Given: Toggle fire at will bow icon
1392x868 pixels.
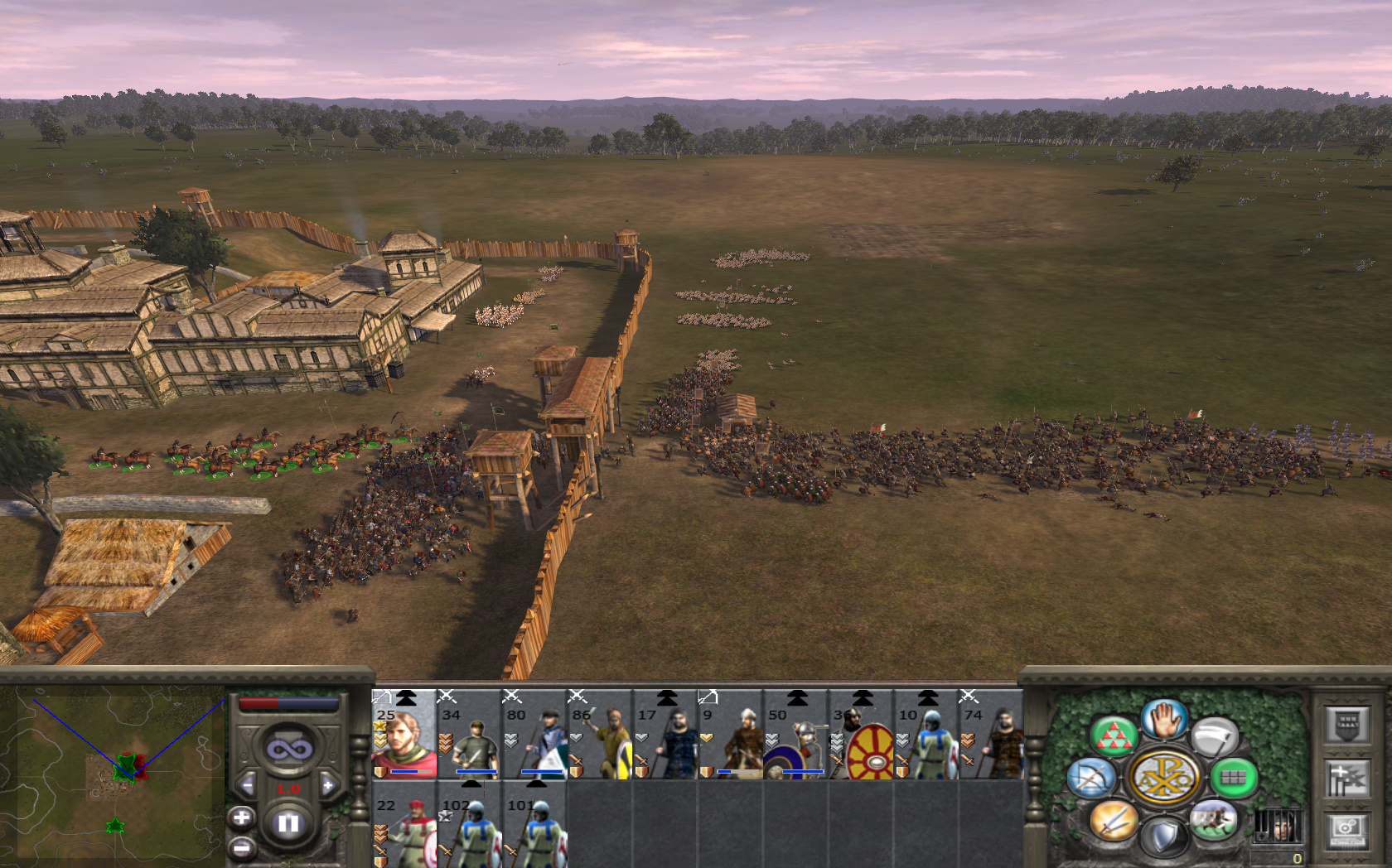Looking at the screenshot, I should [1091, 779].
